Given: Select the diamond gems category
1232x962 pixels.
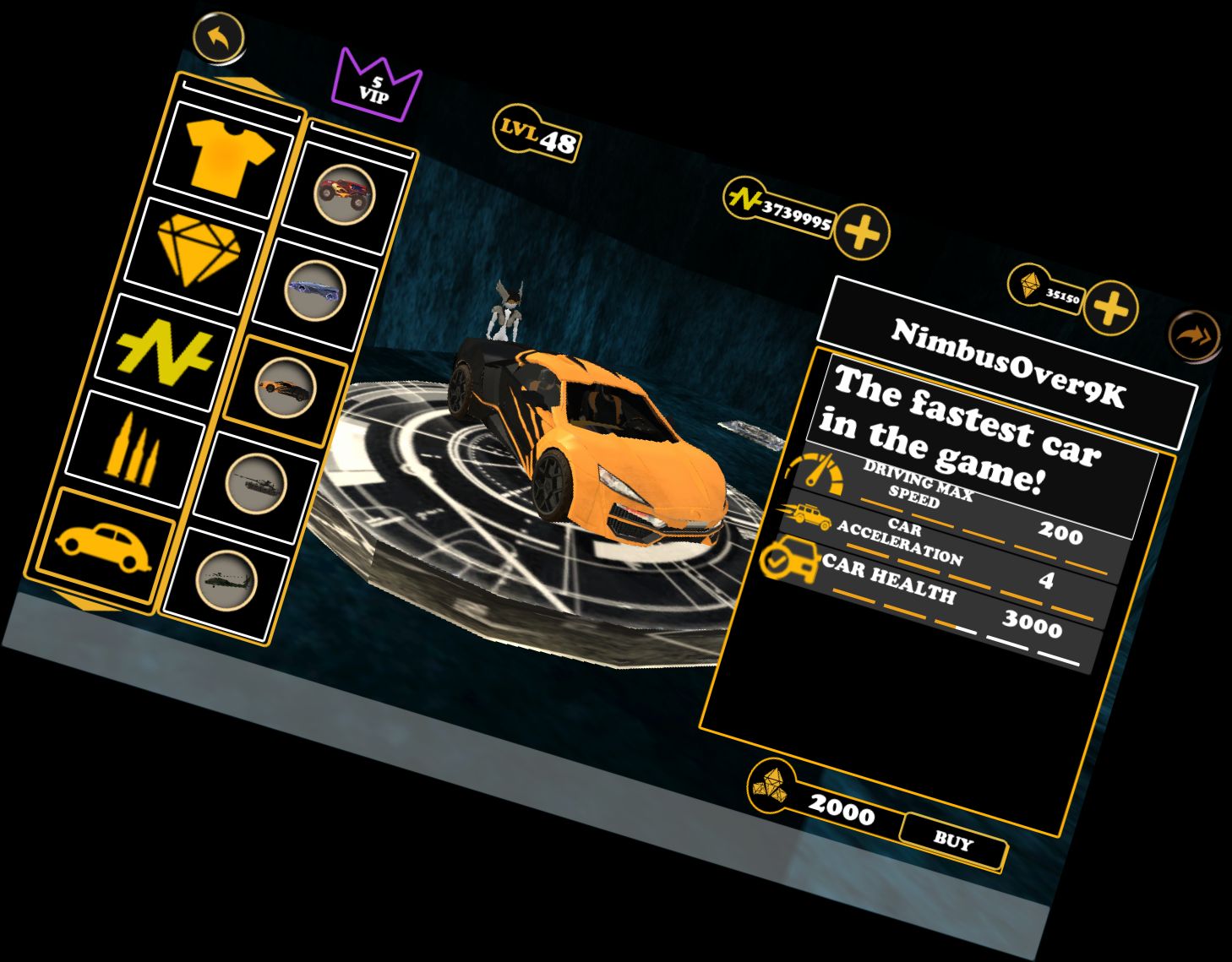Looking at the screenshot, I should [x=199, y=249].
